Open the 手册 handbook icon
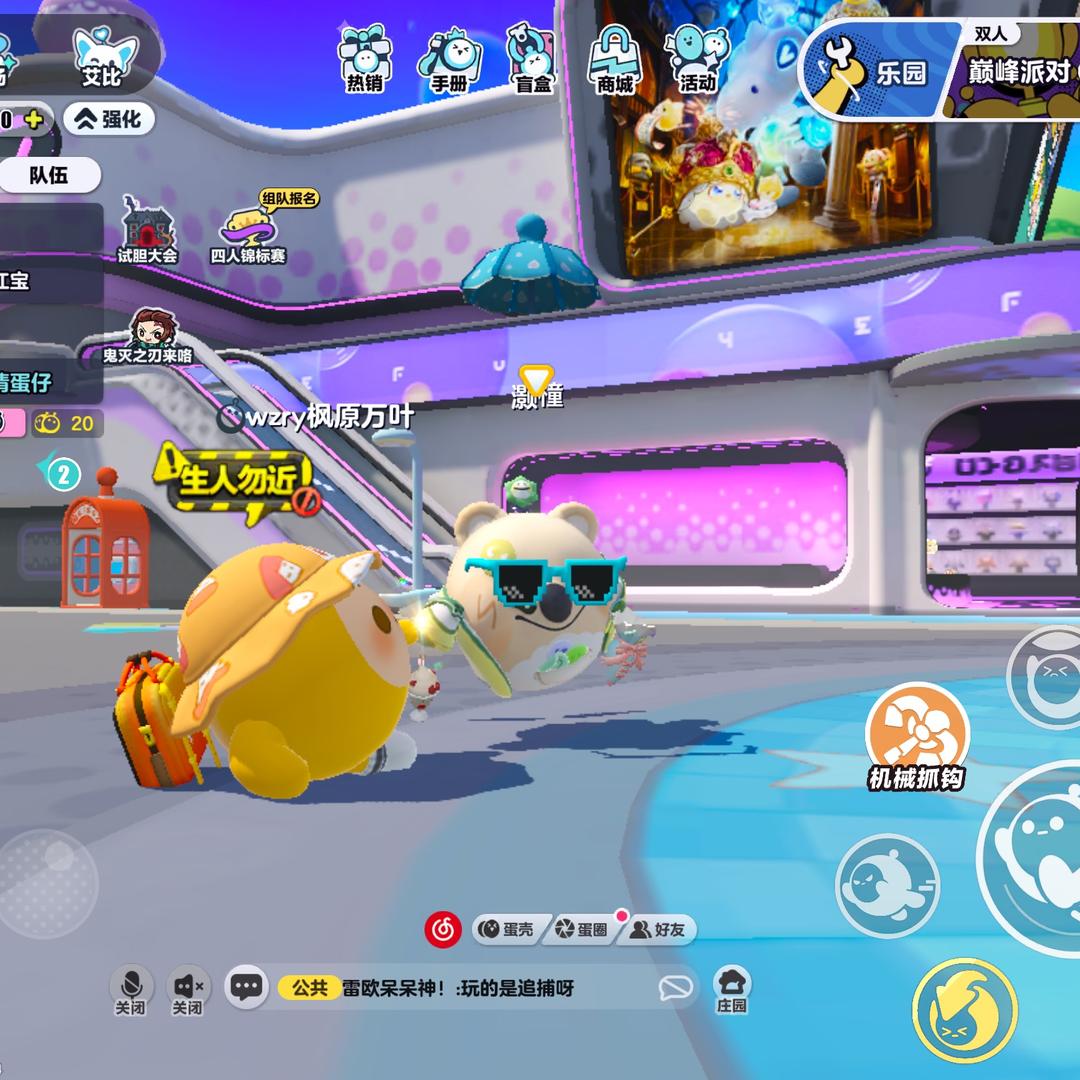The image size is (1080, 1080). (449, 59)
